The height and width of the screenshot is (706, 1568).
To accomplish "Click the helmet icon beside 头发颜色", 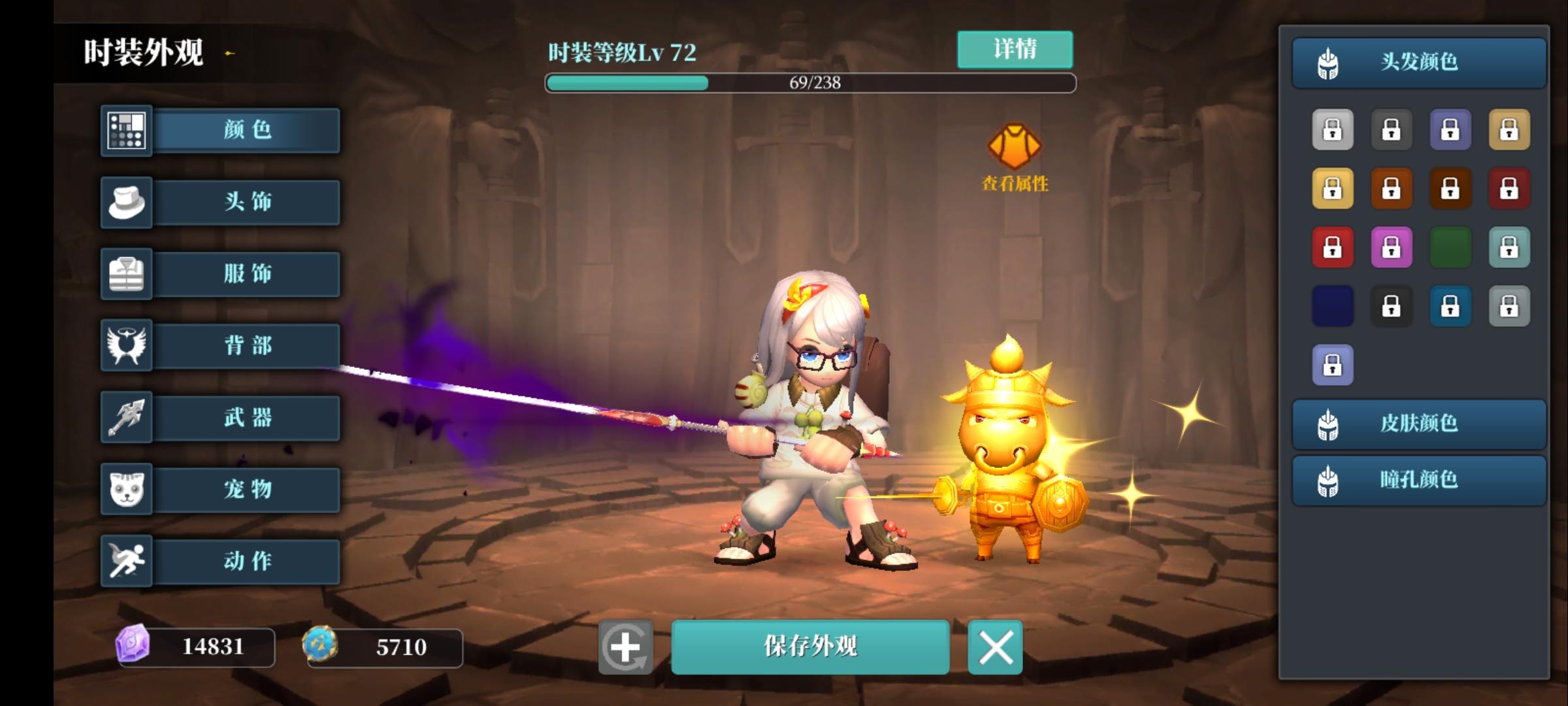I will (x=1328, y=63).
